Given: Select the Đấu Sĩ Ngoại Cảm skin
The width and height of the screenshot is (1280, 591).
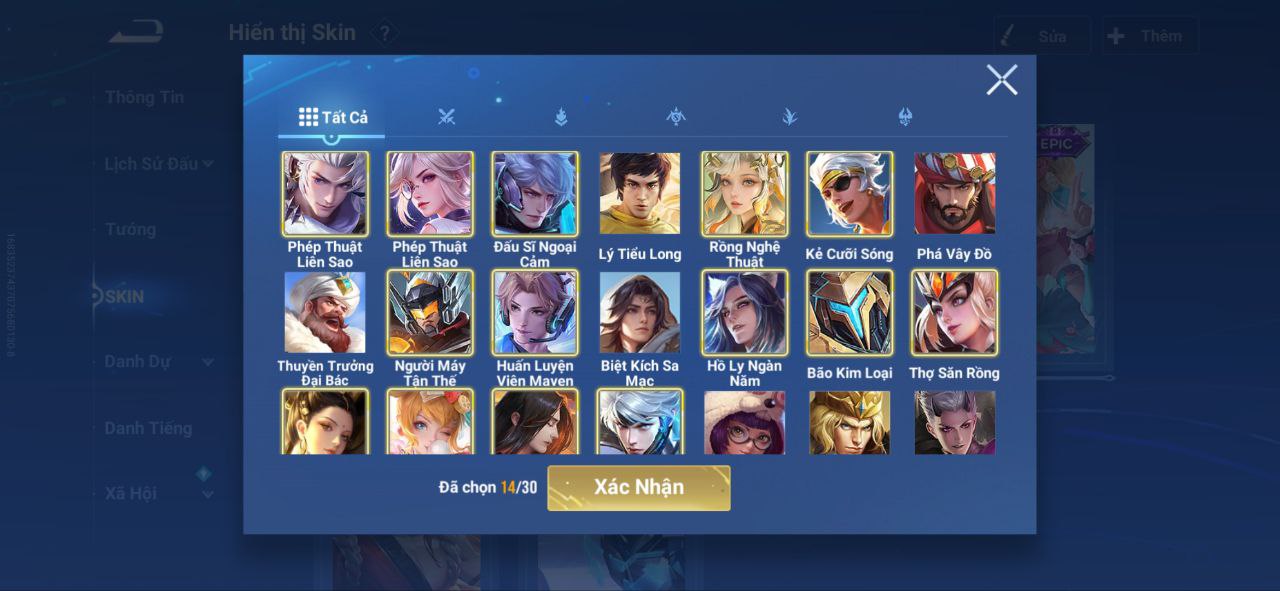Looking at the screenshot, I should [535, 194].
